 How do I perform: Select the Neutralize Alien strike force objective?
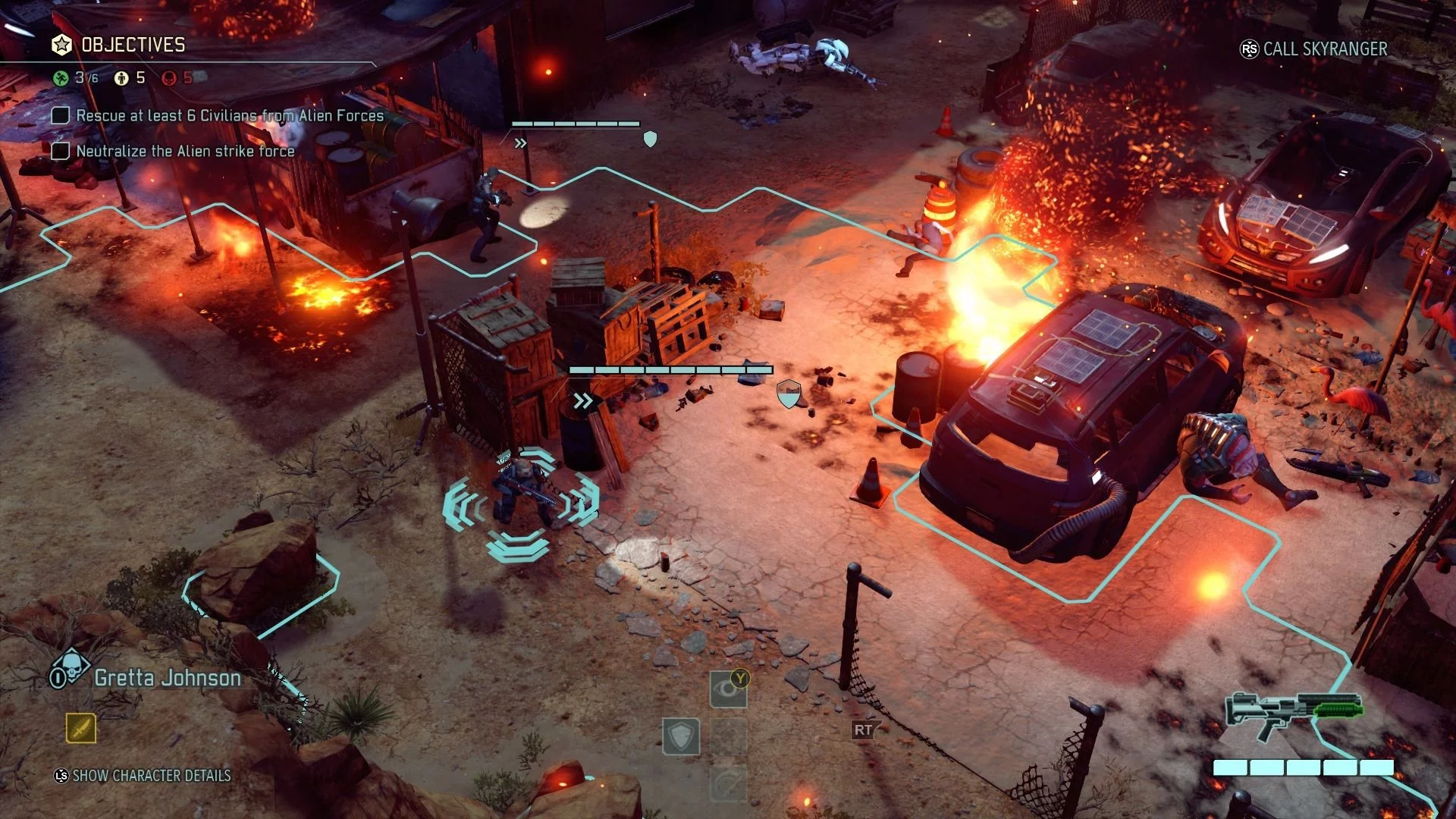tap(185, 151)
